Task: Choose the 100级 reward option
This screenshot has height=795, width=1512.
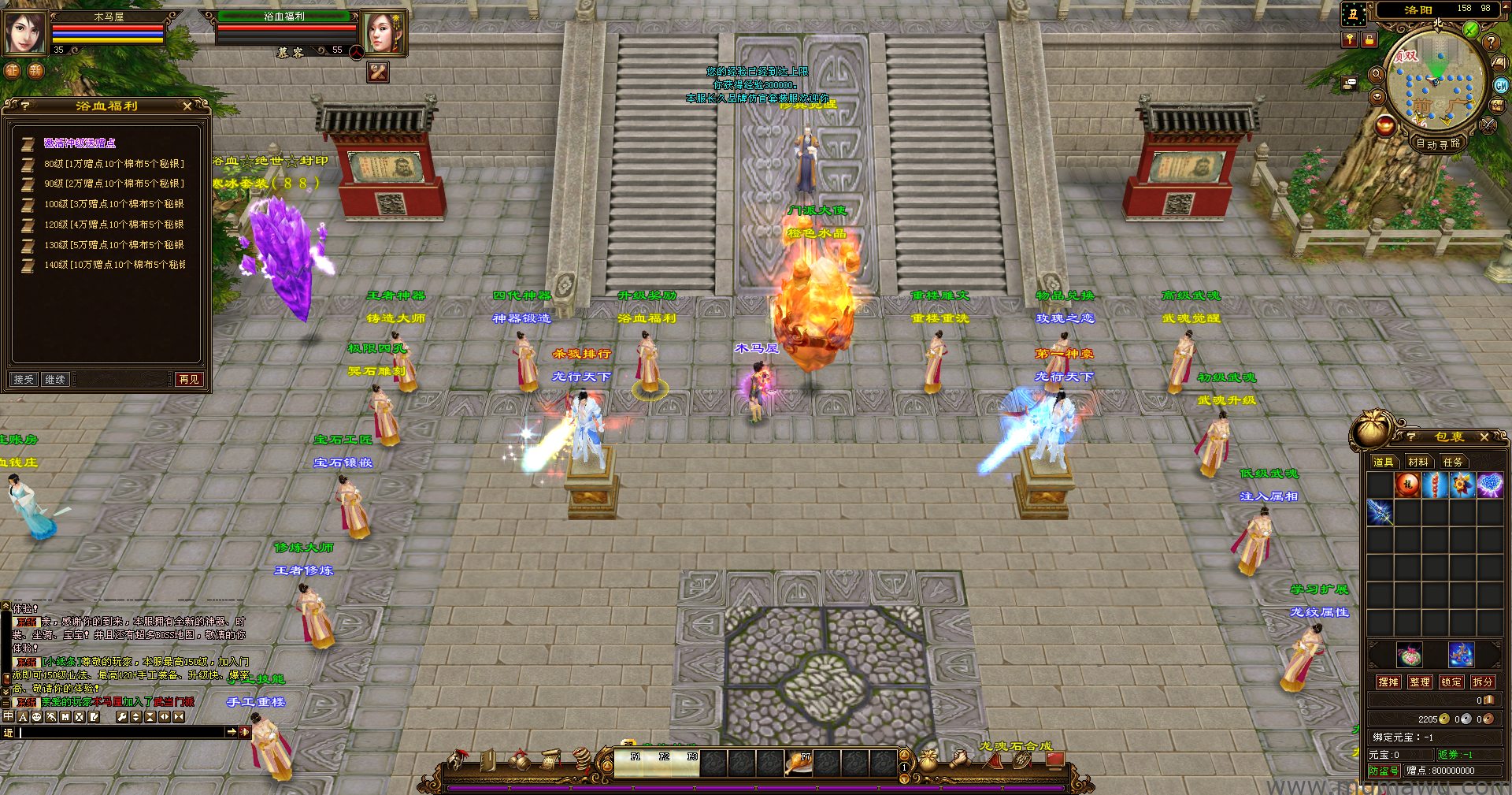Action: (113, 204)
